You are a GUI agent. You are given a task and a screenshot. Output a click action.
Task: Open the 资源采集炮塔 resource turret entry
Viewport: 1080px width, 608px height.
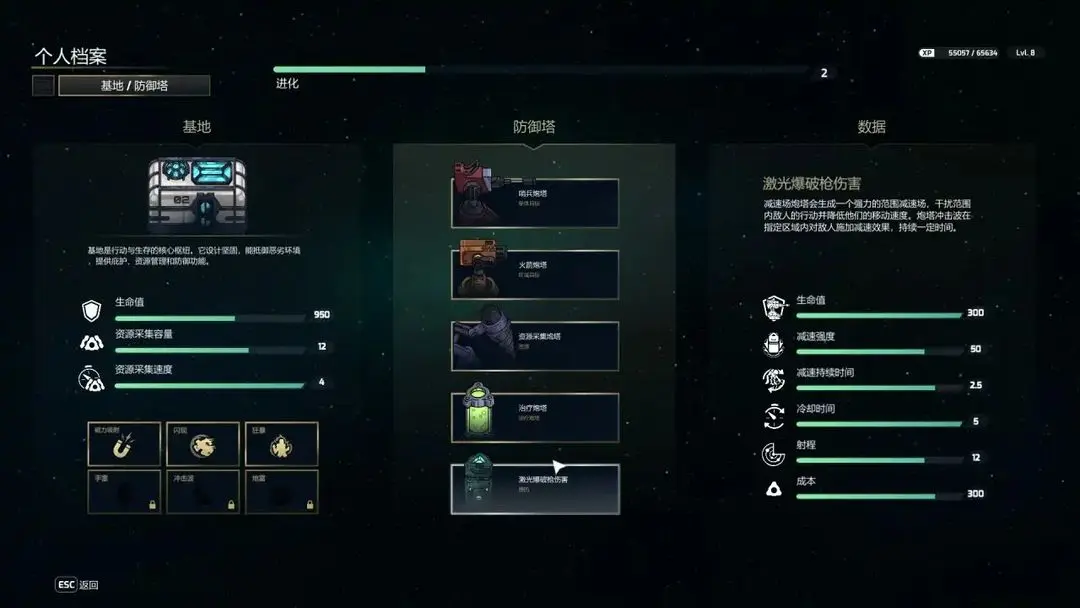pos(535,346)
